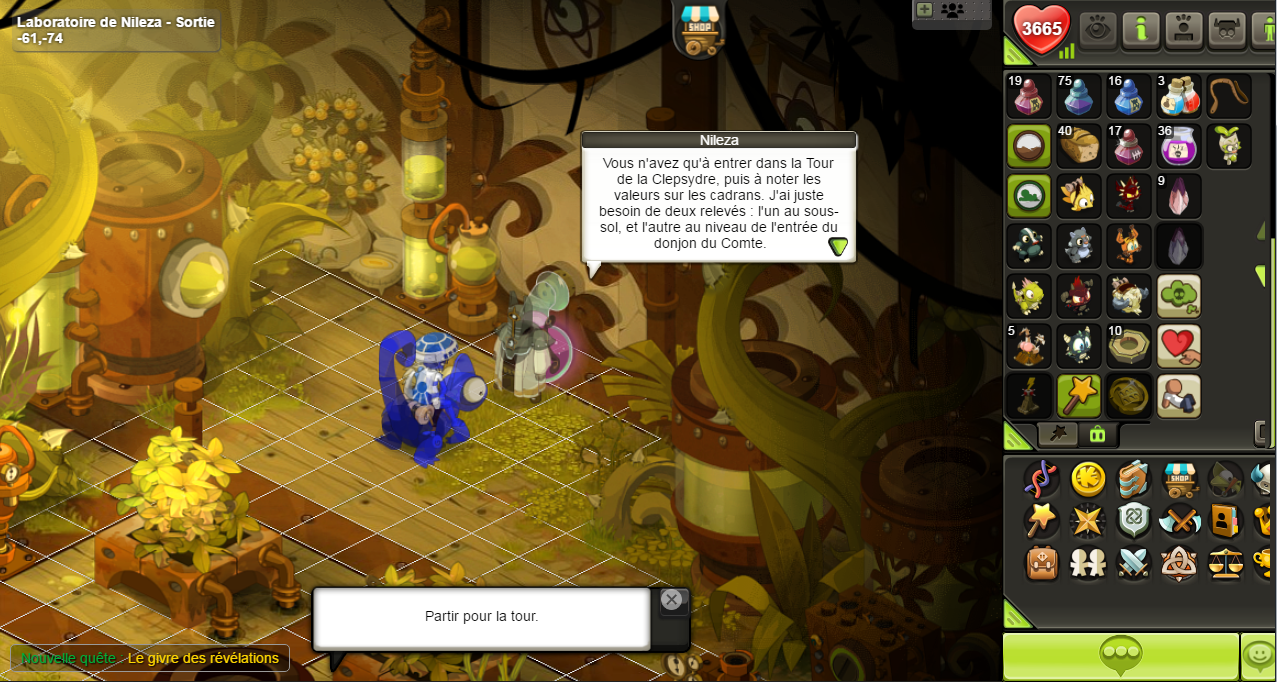Choose the "Partir pour la tour." reply
This screenshot has height=682, width=1277.
point(481,617)
